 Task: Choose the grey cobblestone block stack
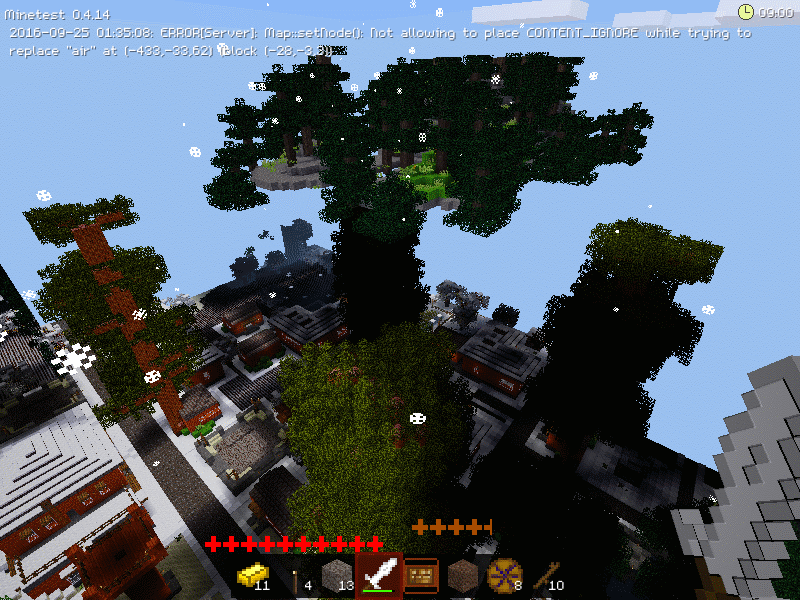pos(337,575)
